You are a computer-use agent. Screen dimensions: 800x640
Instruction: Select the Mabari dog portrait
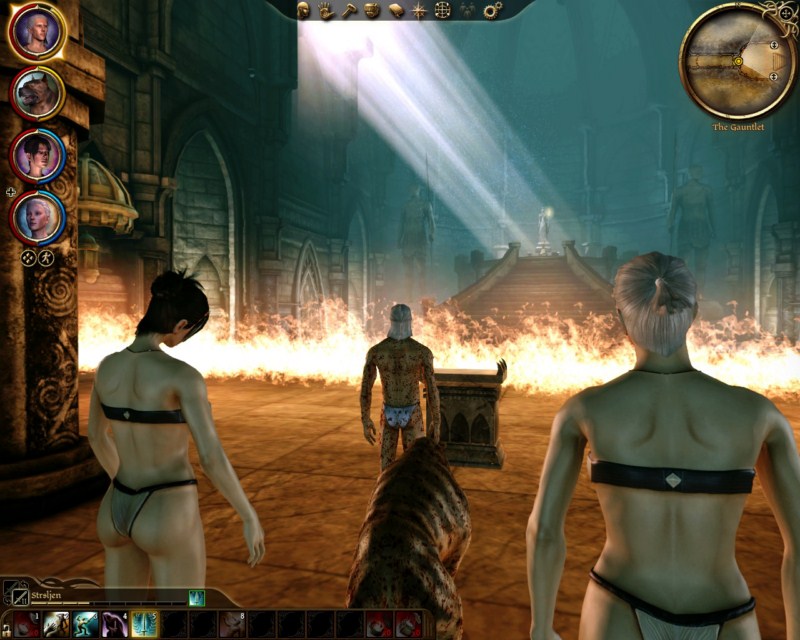(37, 93)
